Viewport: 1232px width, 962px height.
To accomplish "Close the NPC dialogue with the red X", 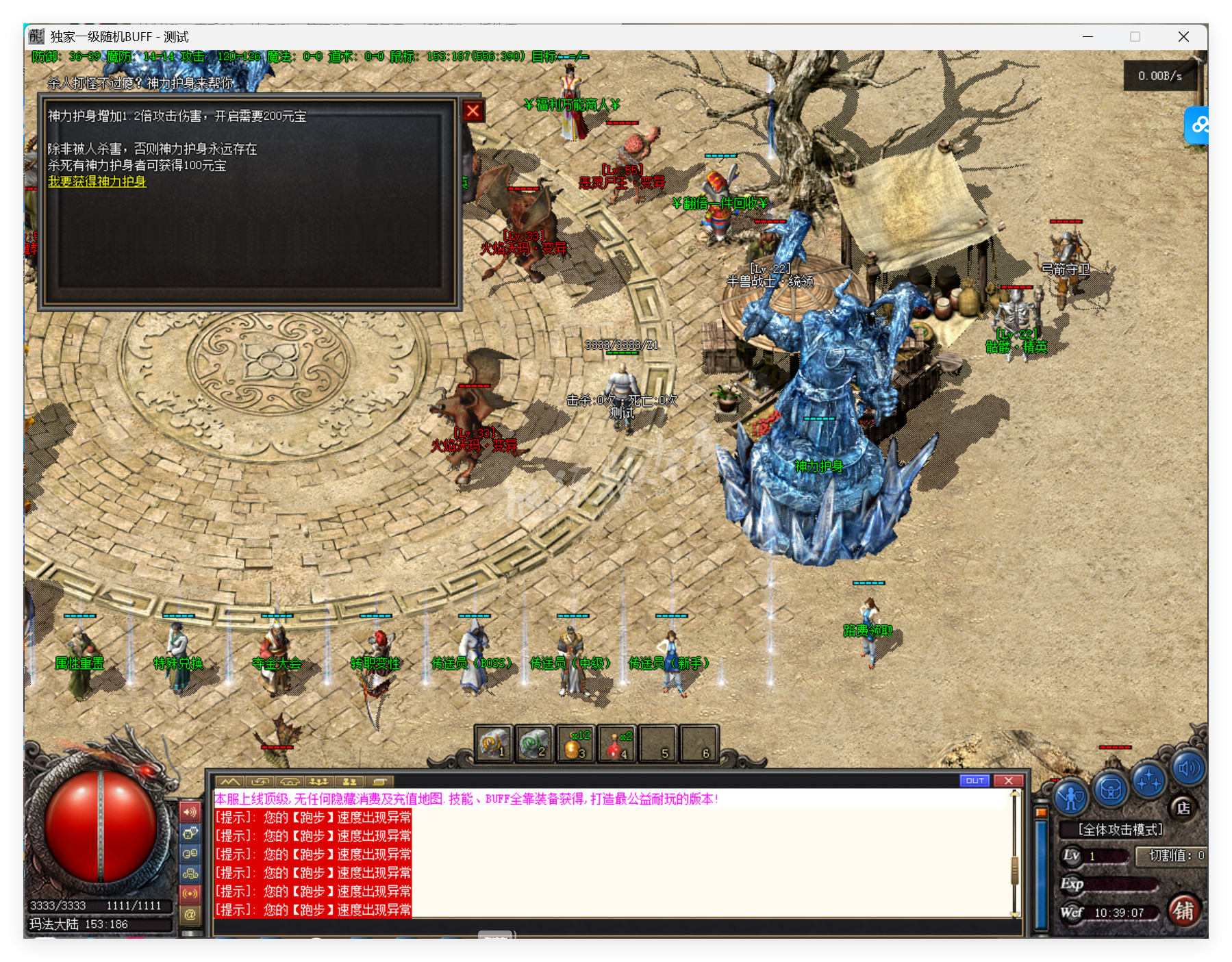I will [473, 111].
